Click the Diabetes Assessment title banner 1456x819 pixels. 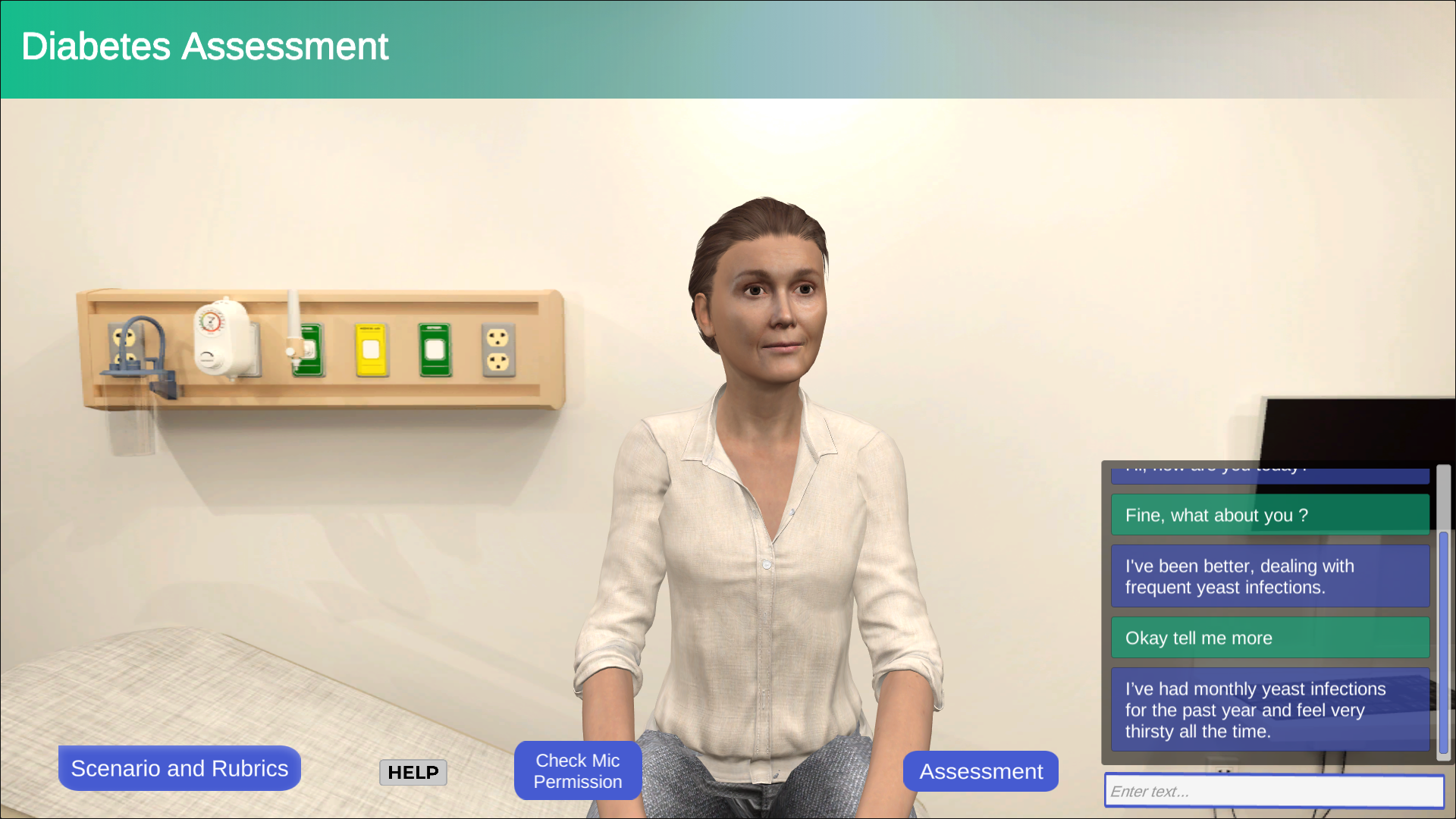(205, 47)
